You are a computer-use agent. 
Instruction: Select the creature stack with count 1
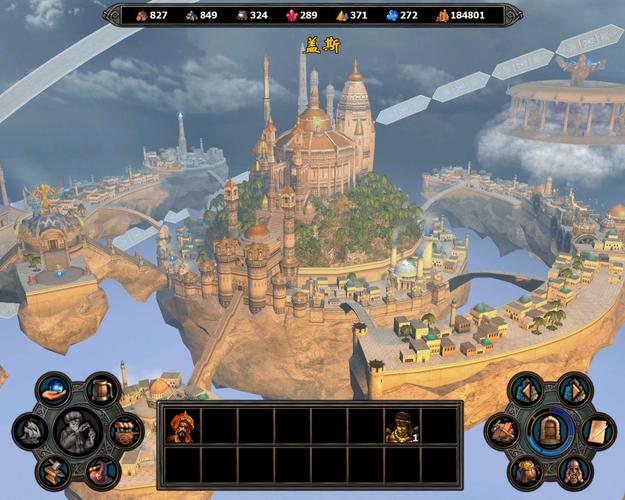pos(402,427)
